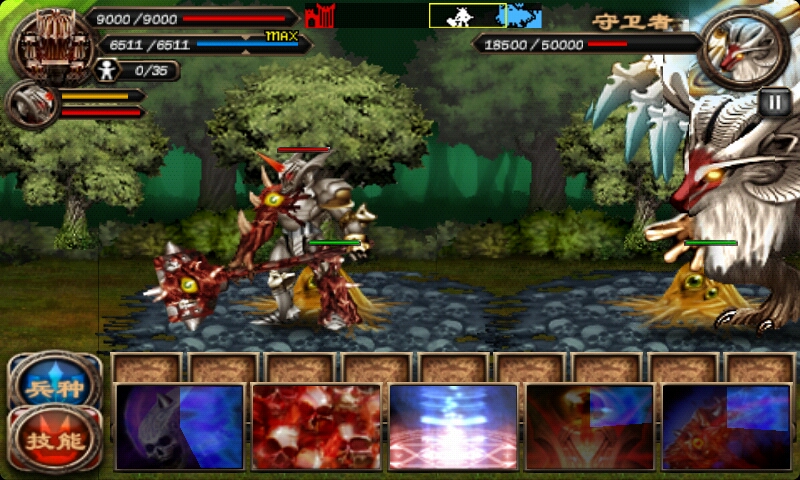Open the 技能 skills menu
Screen dimensions: 800x480
click(x=55, y=438)
